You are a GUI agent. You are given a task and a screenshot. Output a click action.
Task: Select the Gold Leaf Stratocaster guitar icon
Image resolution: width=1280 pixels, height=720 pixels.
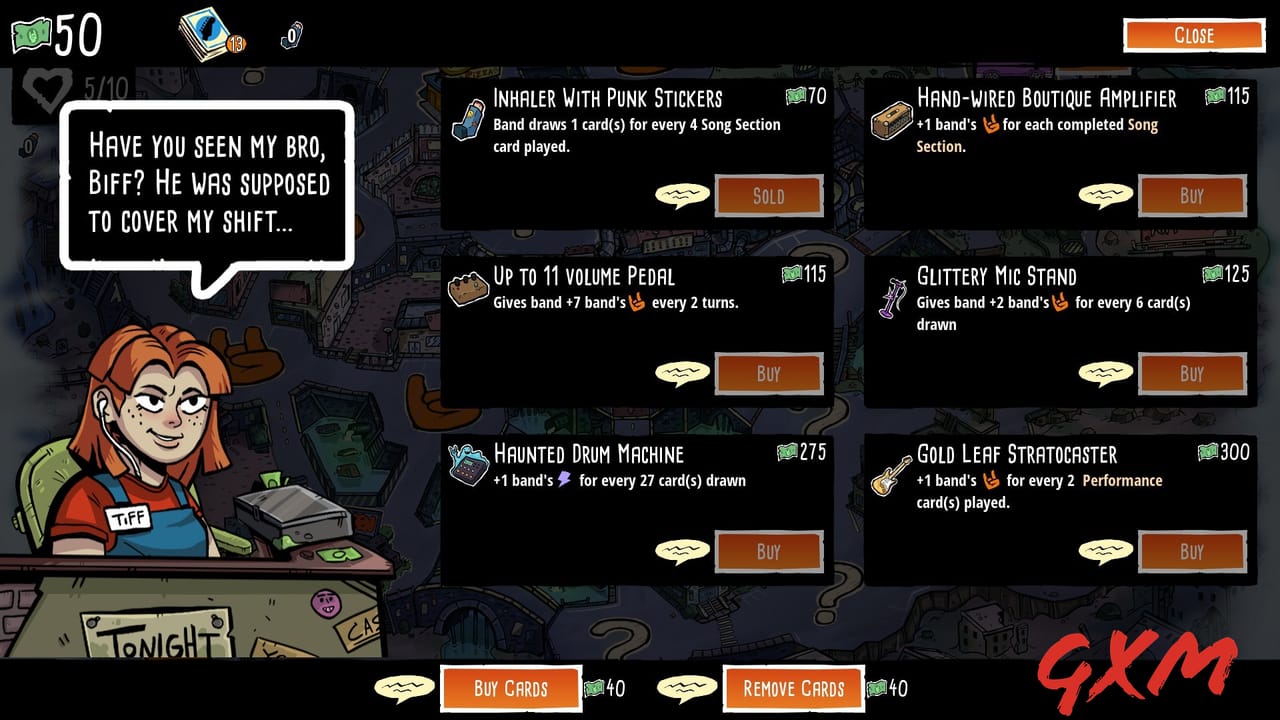click(x=890, y=474)
